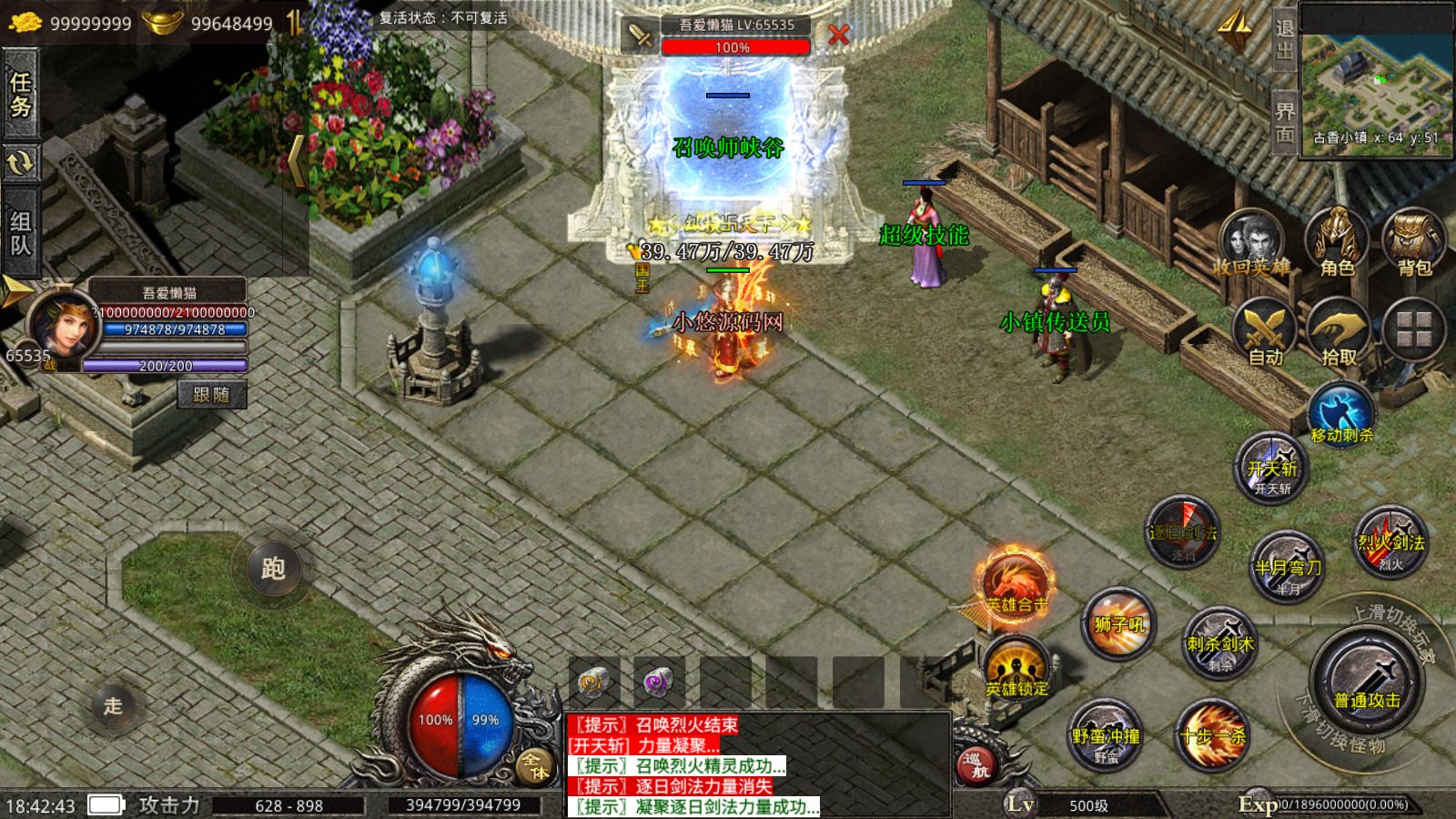Open the 角色 character sheet
This screenshot has height=819, width=1456.
click(x=1337, y=243)
